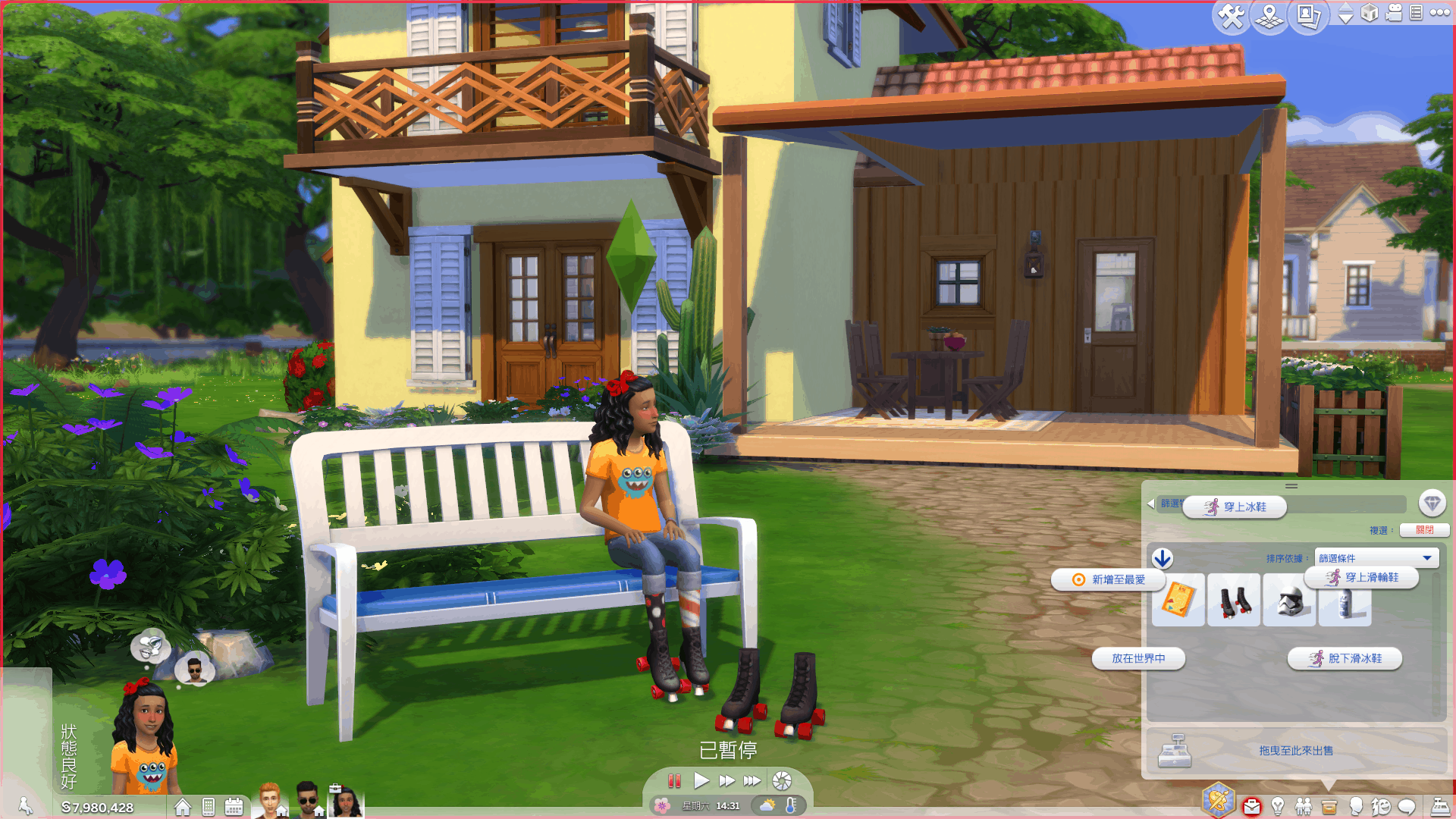Select the stormtrooper helmet inventory item
The height and width of the screenshot is (819, 1456).
point(1289,601)
